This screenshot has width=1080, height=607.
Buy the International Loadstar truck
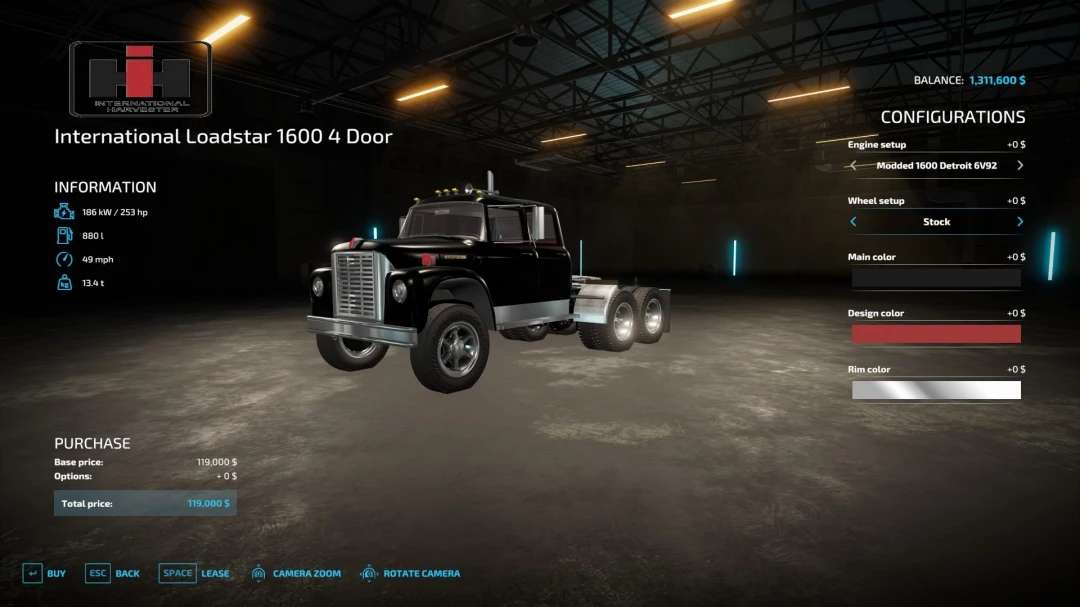44,574
